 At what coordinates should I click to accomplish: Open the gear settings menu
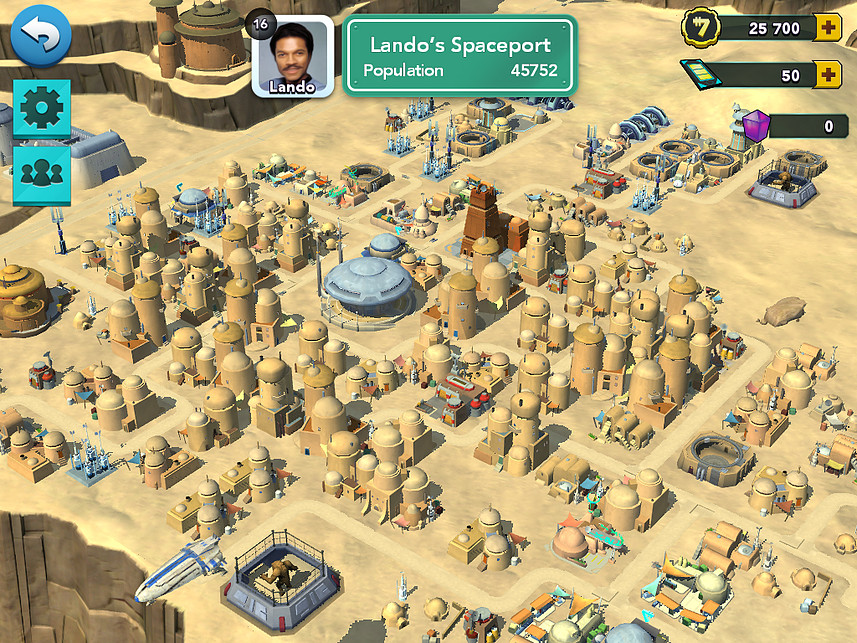[x=42, y=108]
